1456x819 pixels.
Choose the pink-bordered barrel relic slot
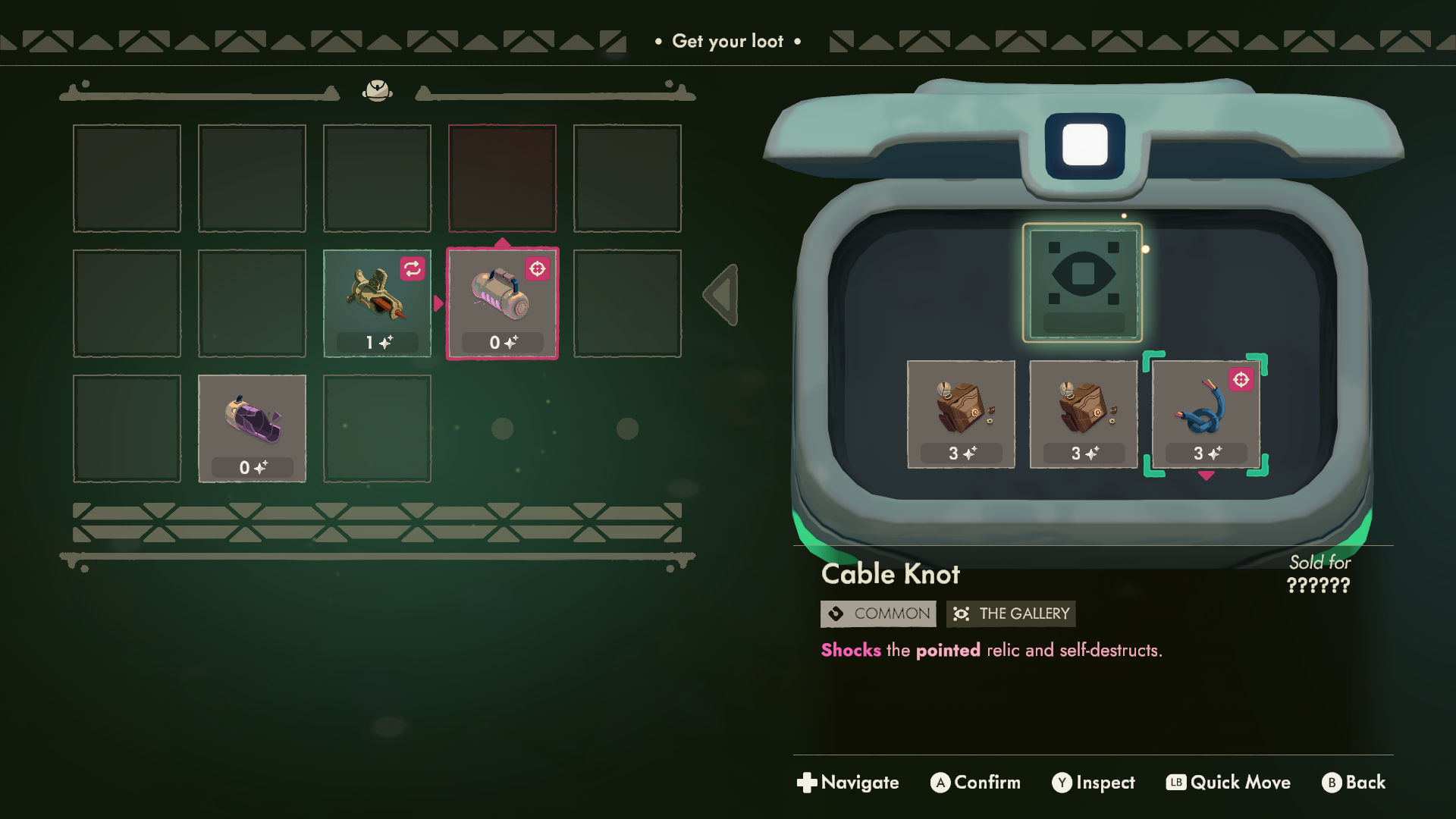pyautogui.click(x=502, y=303)
